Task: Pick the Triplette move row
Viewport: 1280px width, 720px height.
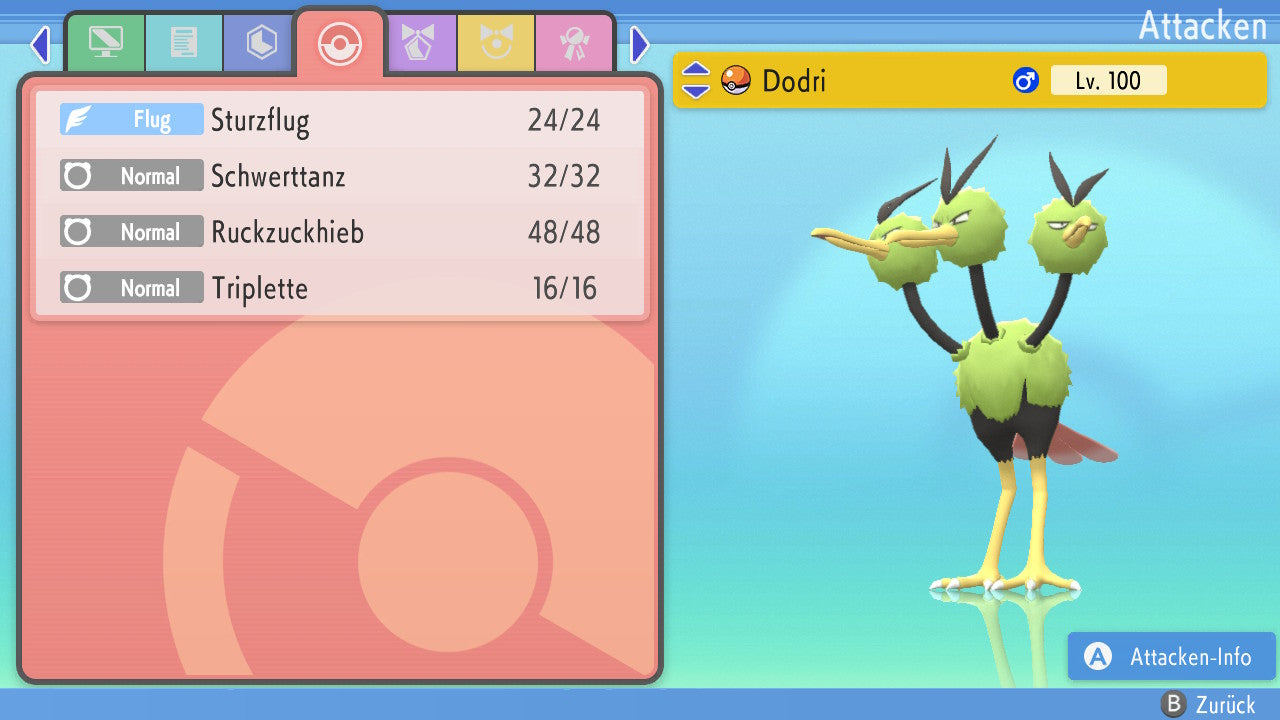Action: coord(340,288)
